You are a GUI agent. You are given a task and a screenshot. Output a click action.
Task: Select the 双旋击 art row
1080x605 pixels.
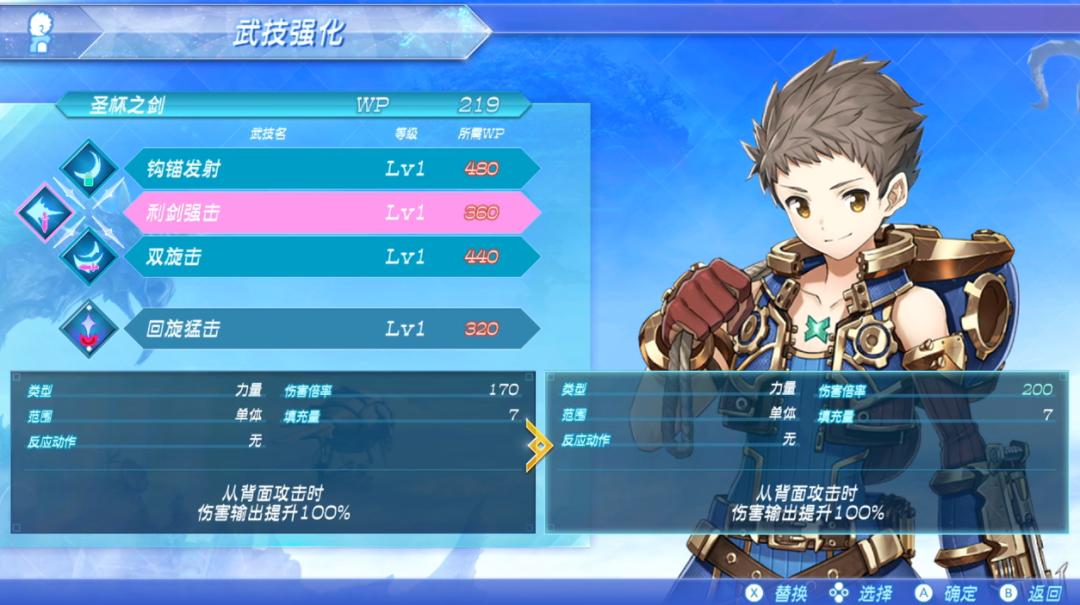(x=330, y=257)
